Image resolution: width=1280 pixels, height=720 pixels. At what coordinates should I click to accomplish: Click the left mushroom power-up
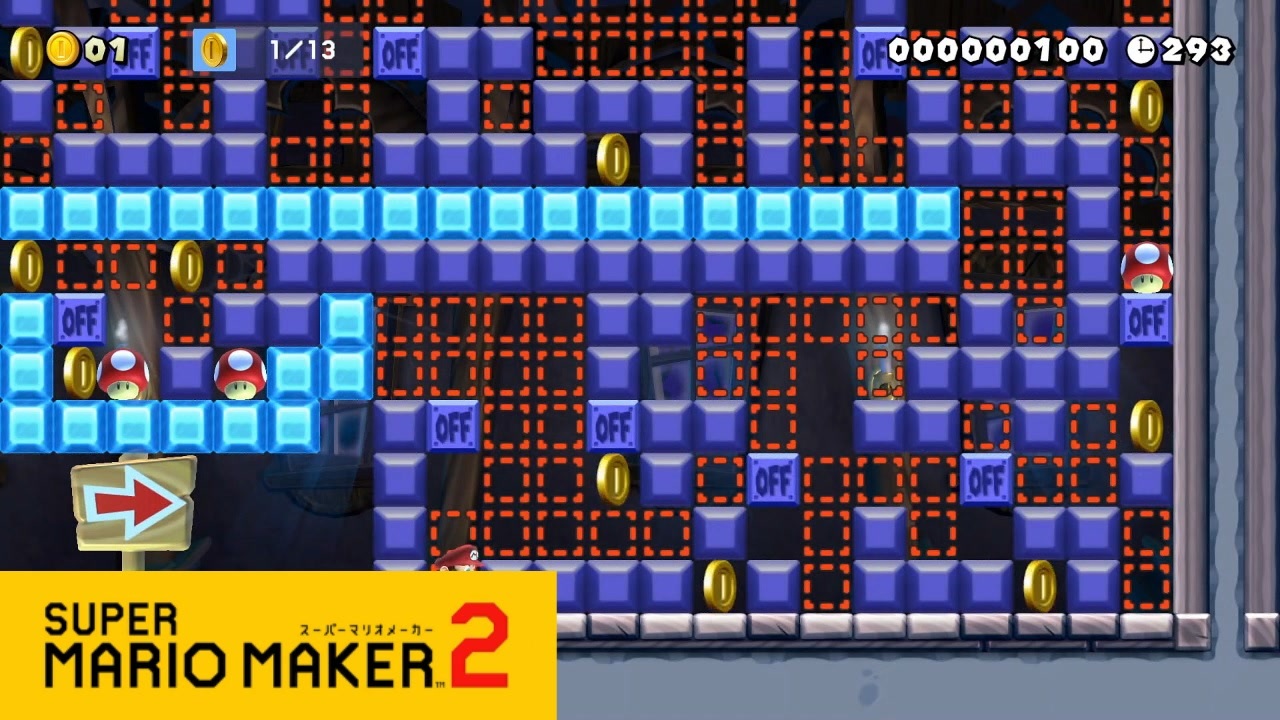point(123,373)
